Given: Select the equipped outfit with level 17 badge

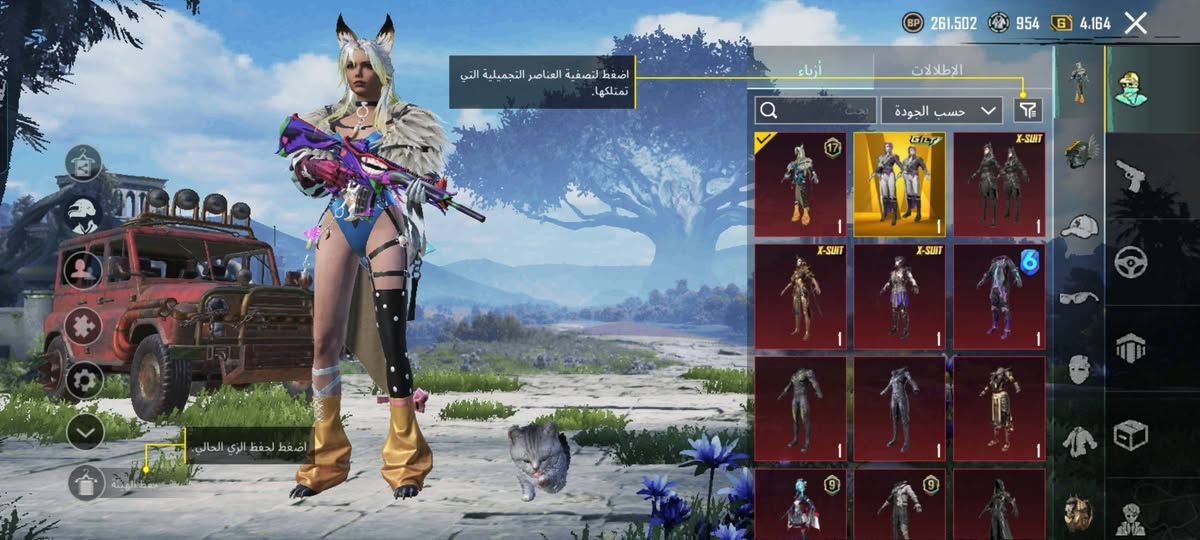Looking at the screenshot, I should [x=800, y=184].
